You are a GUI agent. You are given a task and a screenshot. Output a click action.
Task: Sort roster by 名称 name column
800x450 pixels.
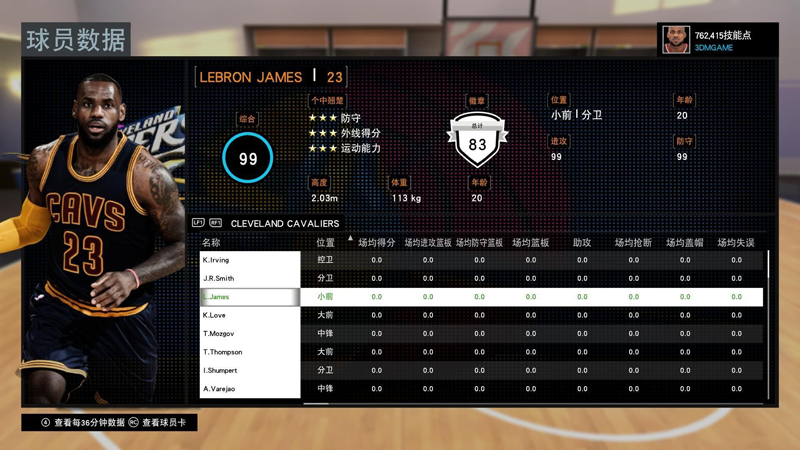tap(211, 243)
